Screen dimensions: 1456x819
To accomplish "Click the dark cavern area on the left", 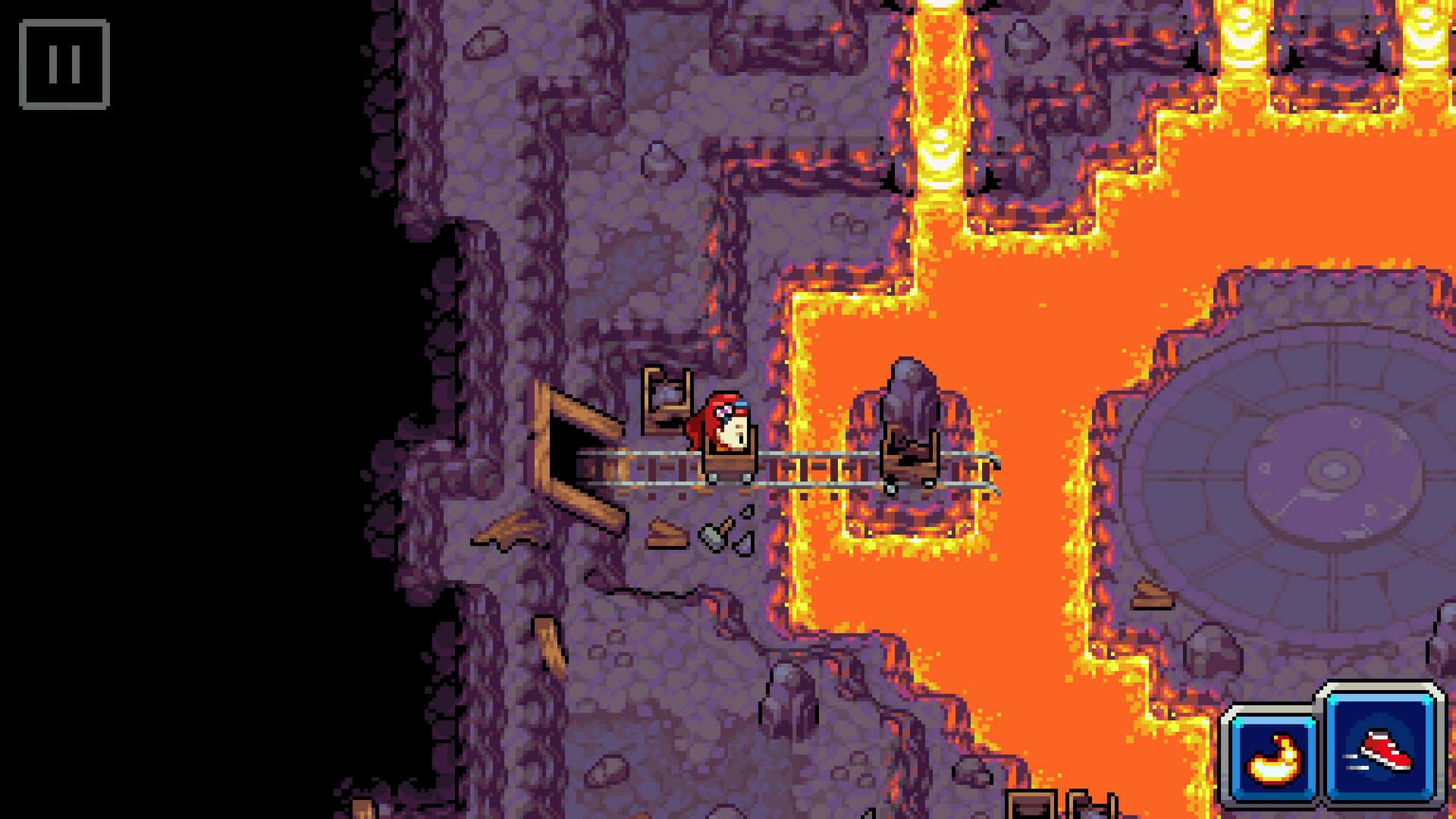I will click(x=190, y=455).
